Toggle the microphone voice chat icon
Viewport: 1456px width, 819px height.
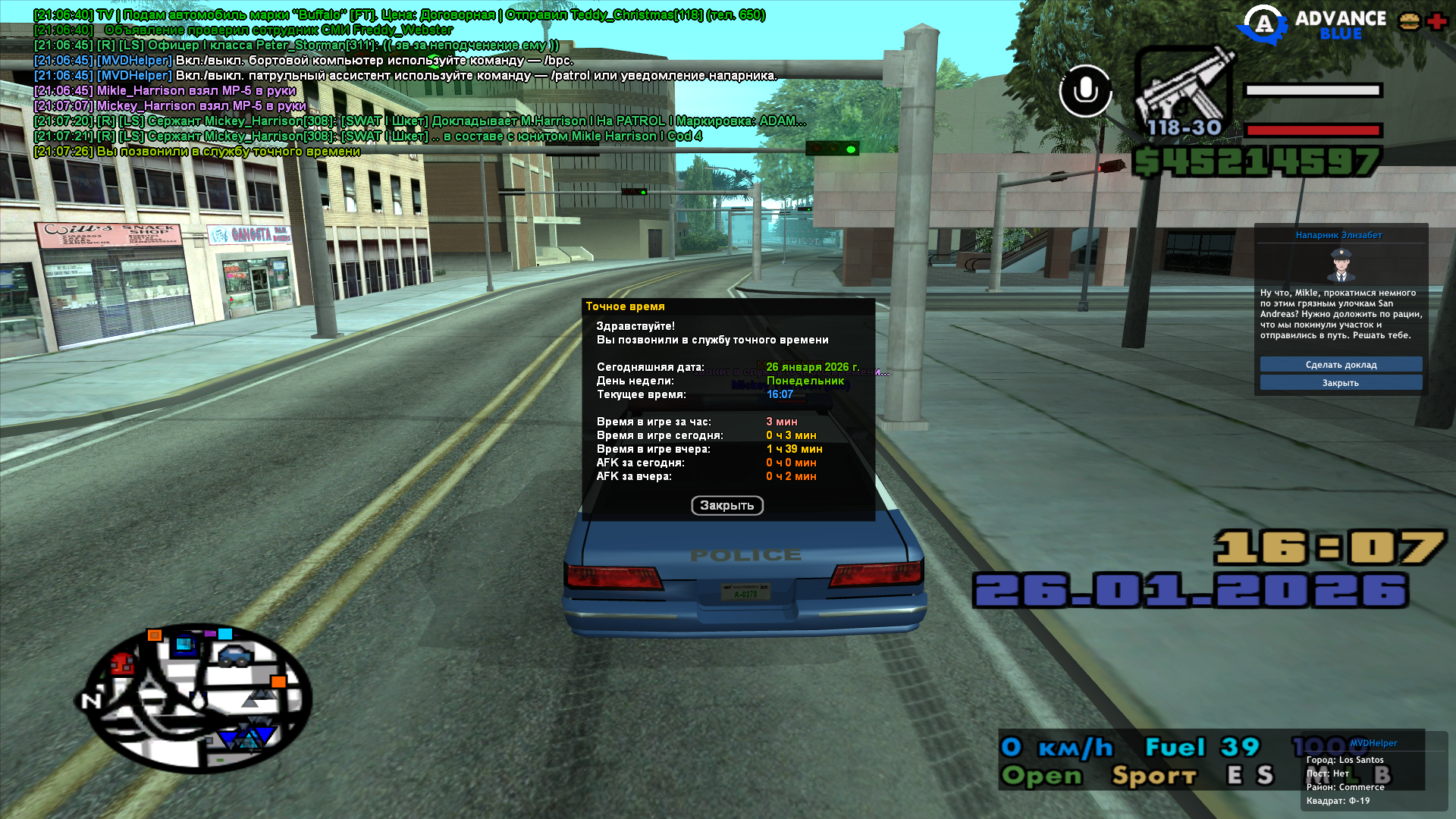tap(1085, 91)
